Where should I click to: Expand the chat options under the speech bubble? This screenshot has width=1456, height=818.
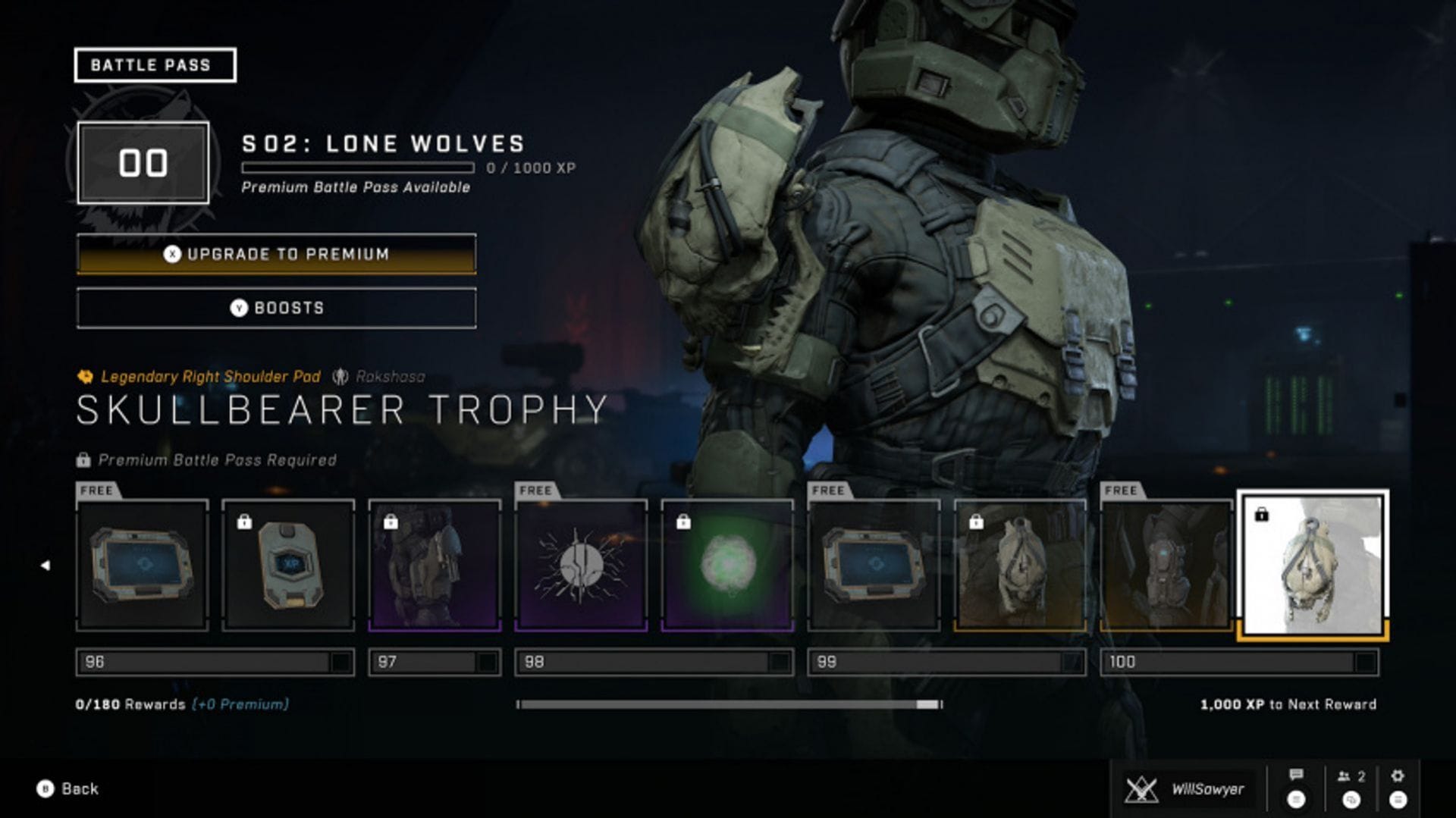pyautogui.click(x=1296, y=800)
